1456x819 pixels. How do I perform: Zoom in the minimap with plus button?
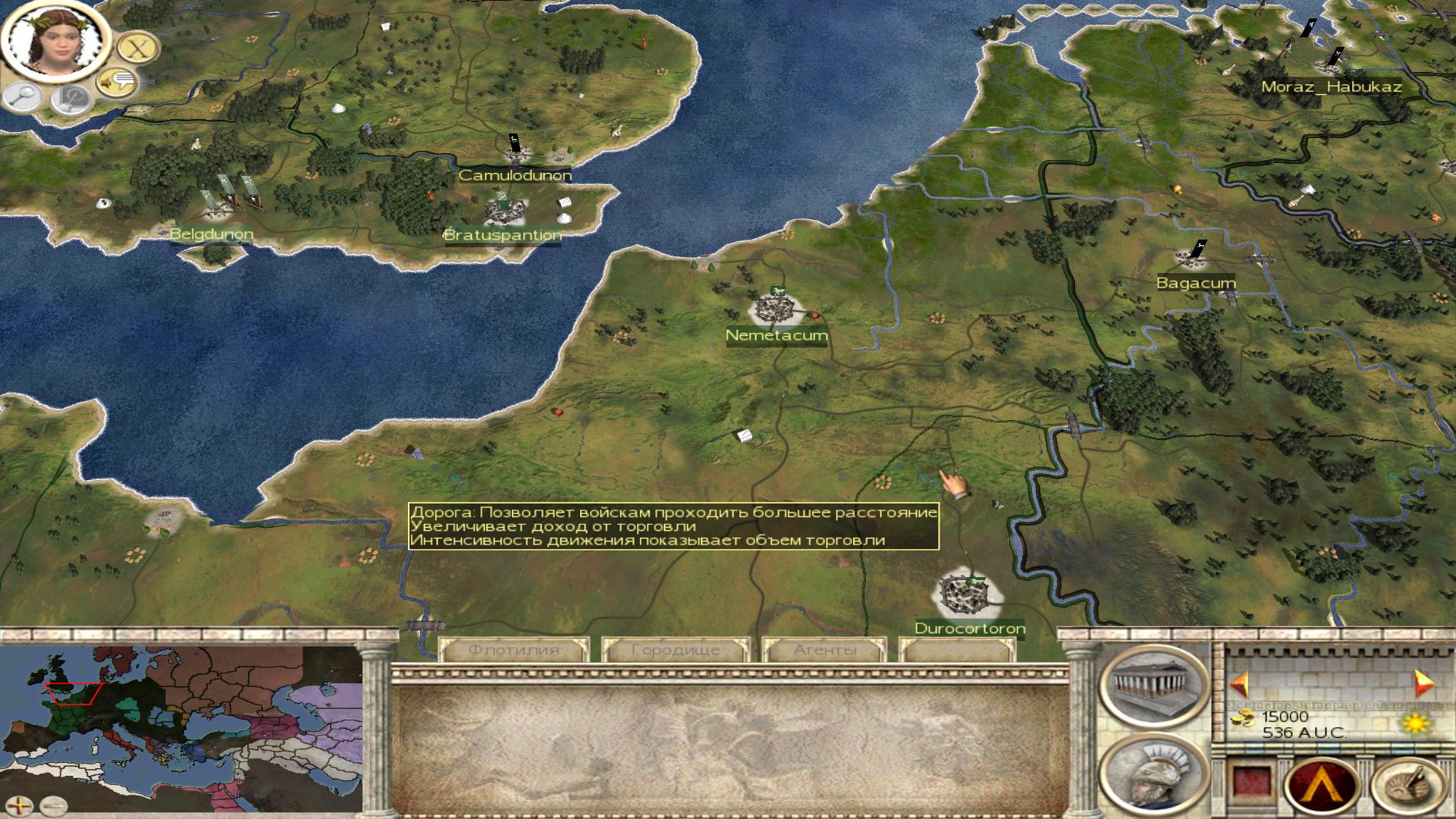[20, 805]
